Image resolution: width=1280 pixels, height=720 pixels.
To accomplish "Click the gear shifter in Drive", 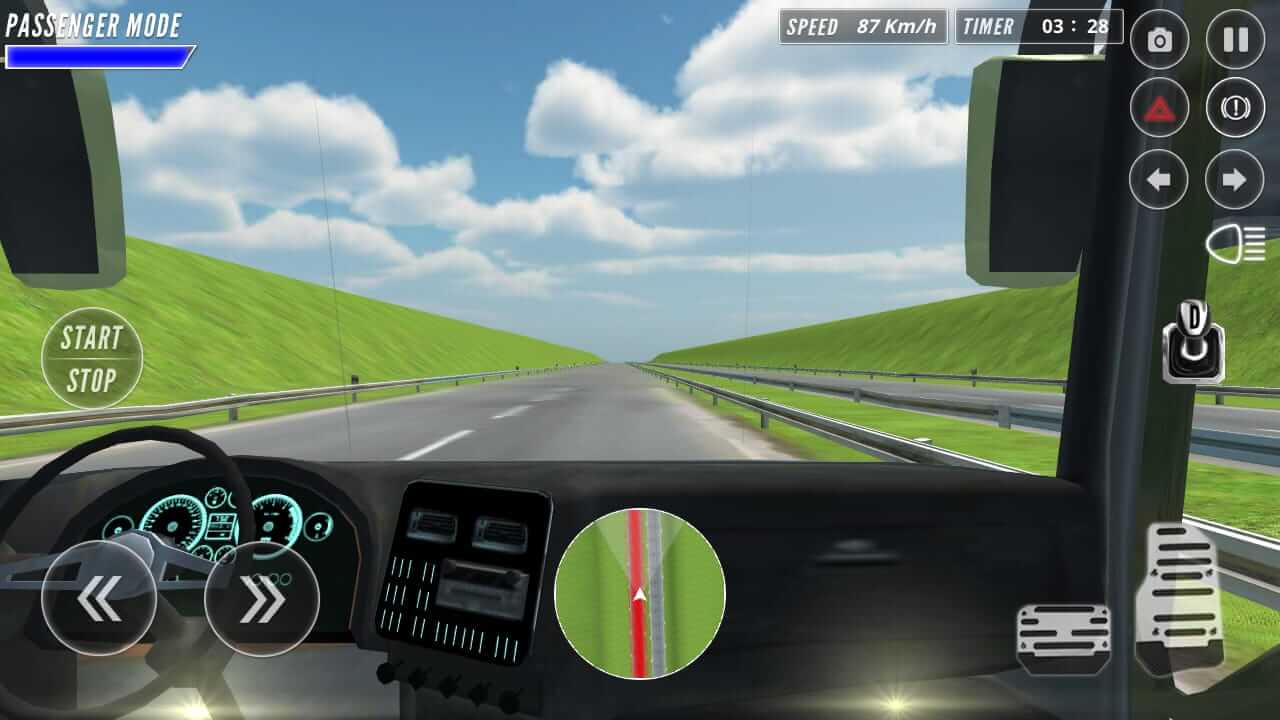I will pos(1194,343).
